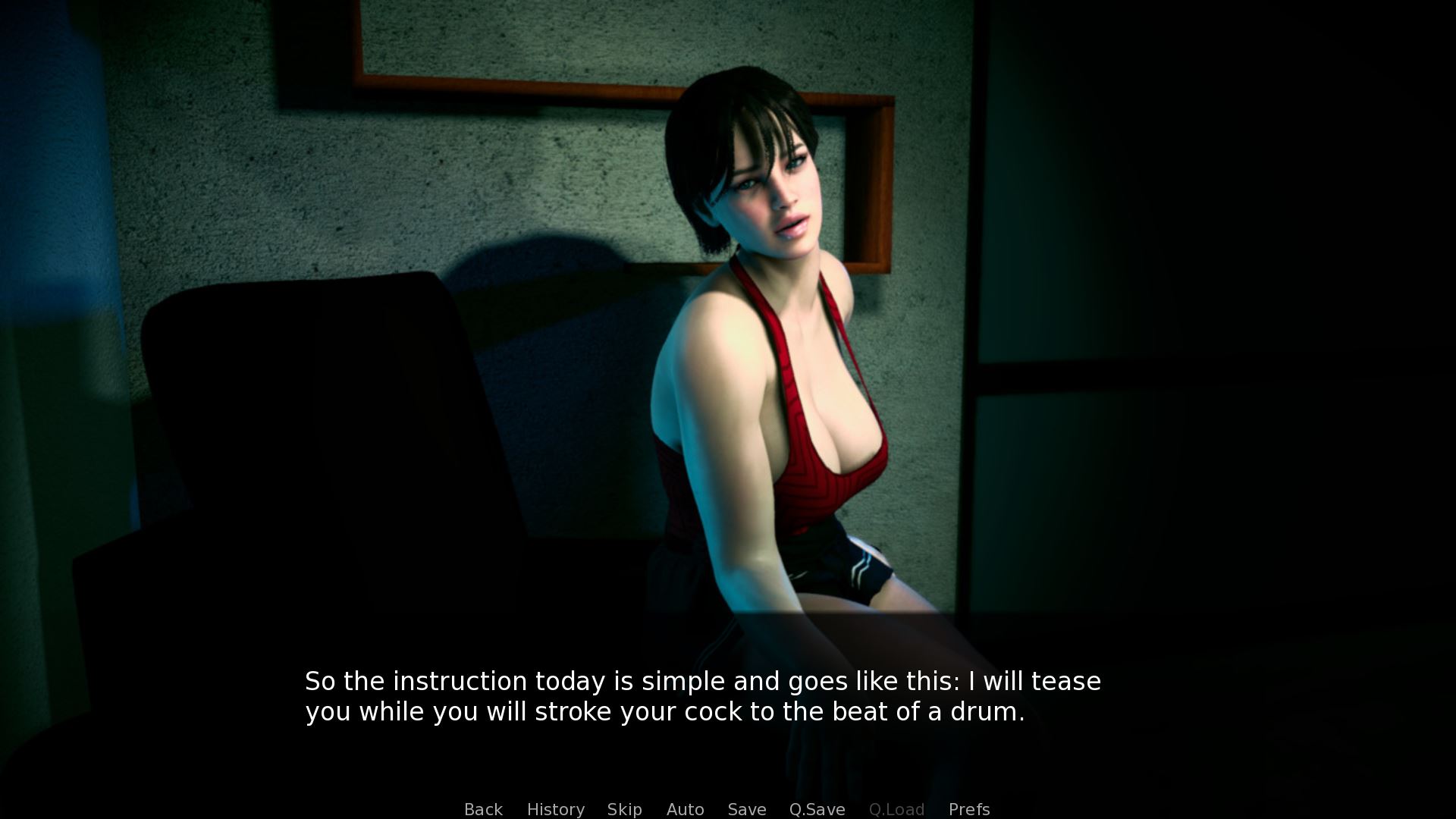Viewport: 1456px width, 819px height.
Task: Activate Skip to fast-forward dialogue
Action: pos(624,809)
